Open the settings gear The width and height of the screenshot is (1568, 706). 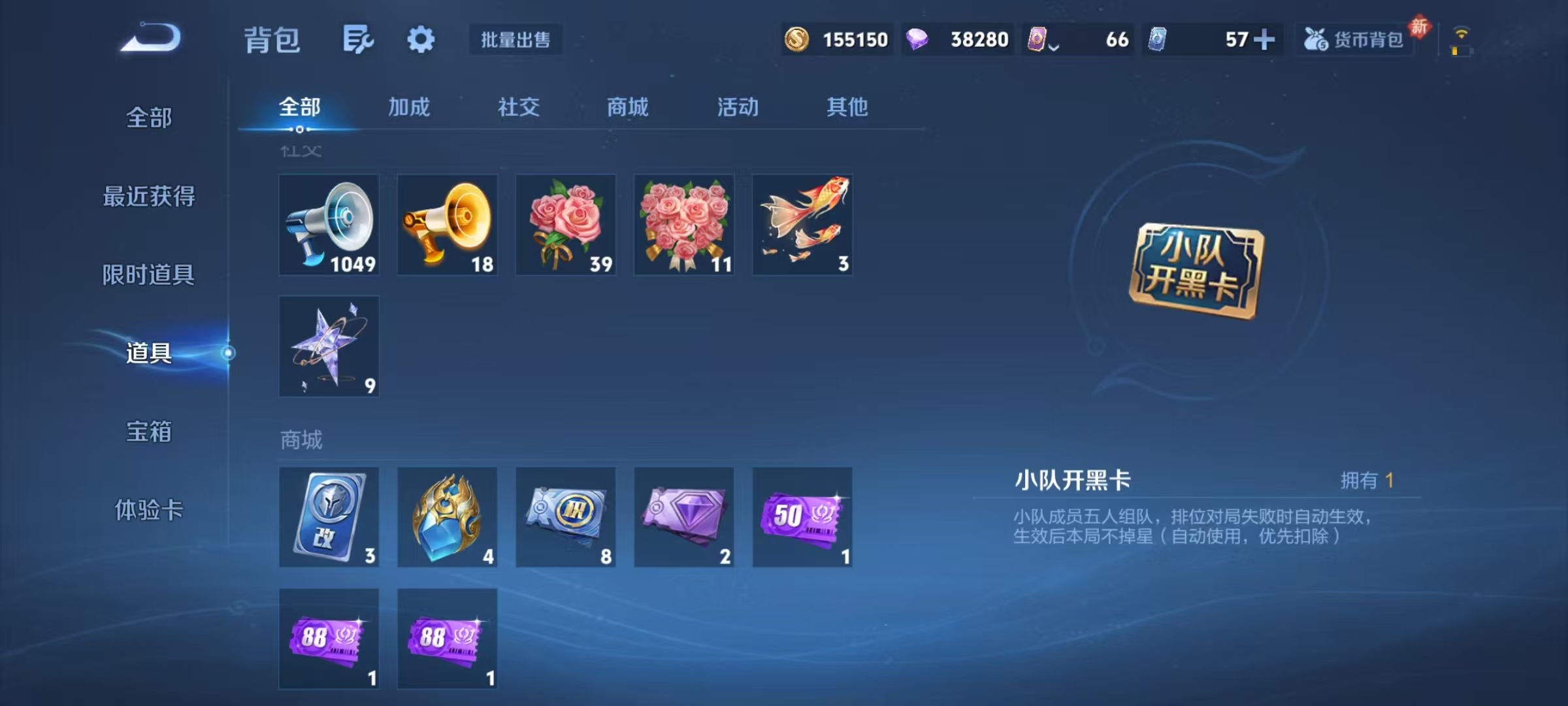pos(420,39)
